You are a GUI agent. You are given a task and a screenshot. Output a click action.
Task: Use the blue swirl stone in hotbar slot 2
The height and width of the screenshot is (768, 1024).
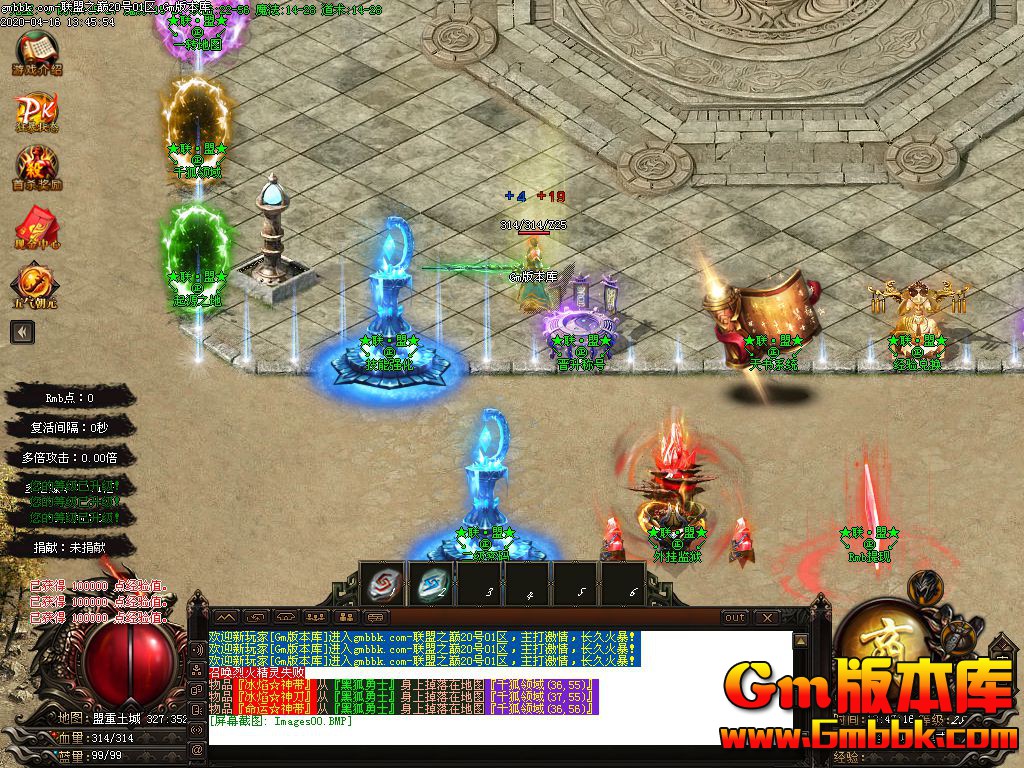point(433,583)
